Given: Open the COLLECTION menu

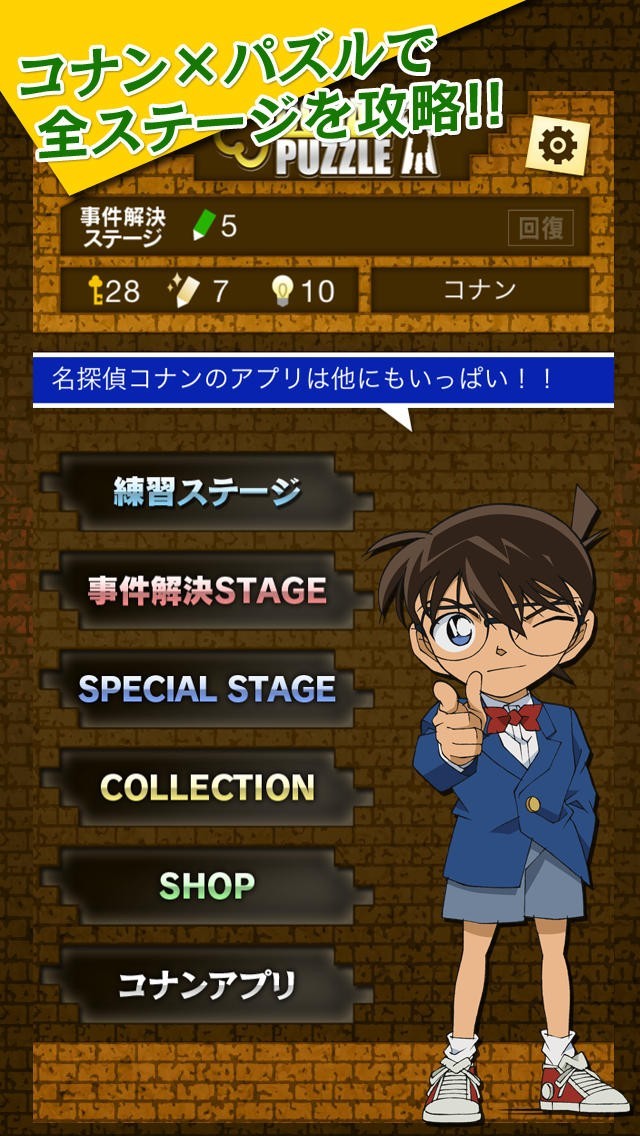Looking at the screenshot, I should tap(206, 787).
